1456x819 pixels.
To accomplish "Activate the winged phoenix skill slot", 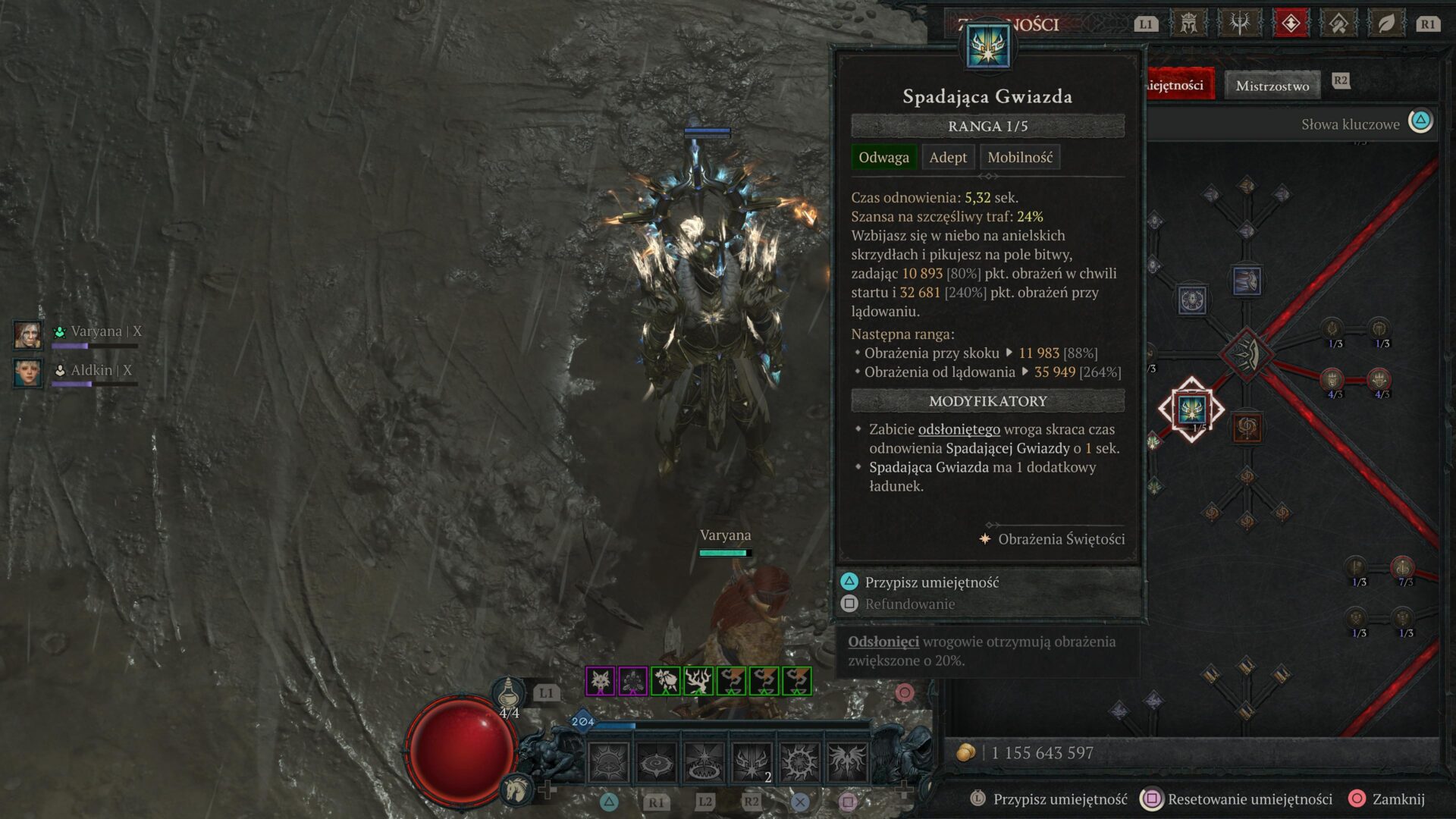I will (846, 761).
